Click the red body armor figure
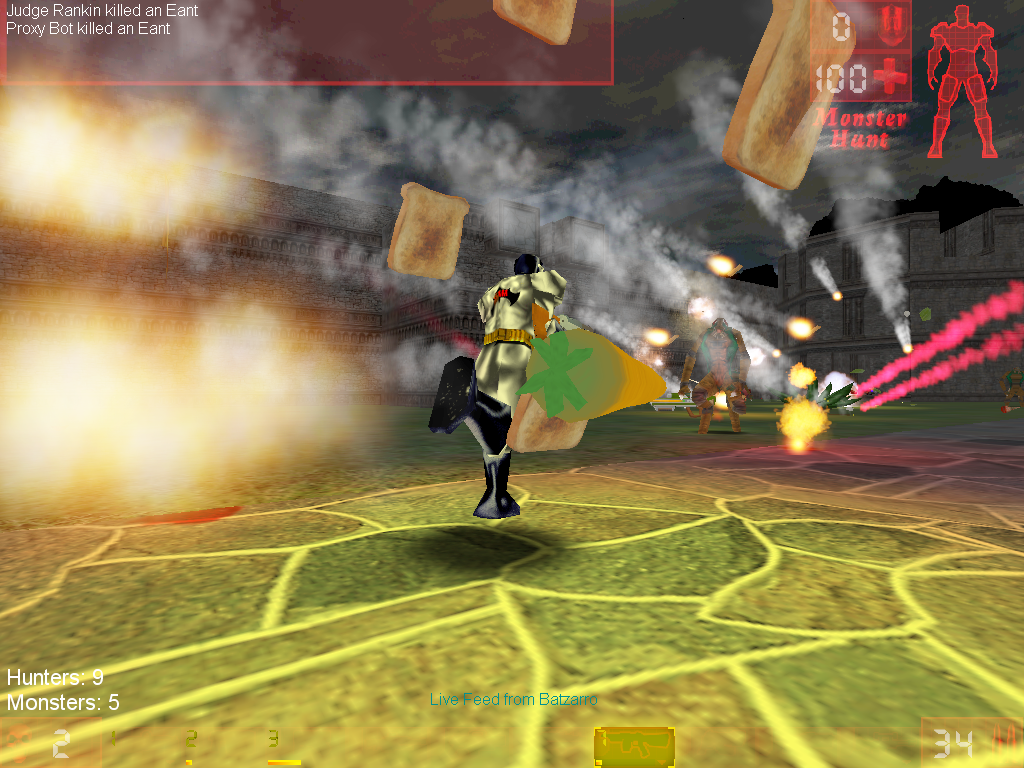 pyautogui.click(x=962, y=82)
